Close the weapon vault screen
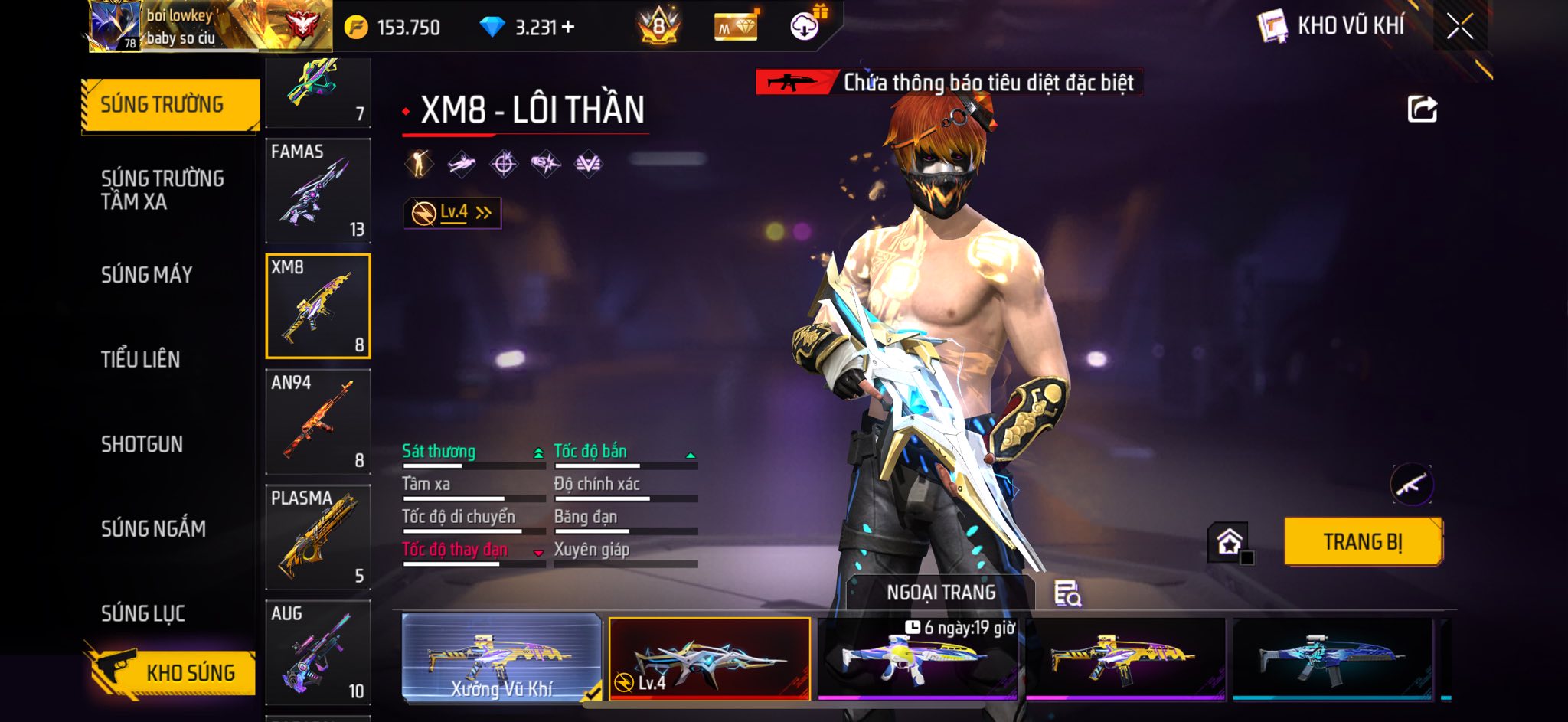Screen dimensions: 1568x722 tap(1459, 27)
